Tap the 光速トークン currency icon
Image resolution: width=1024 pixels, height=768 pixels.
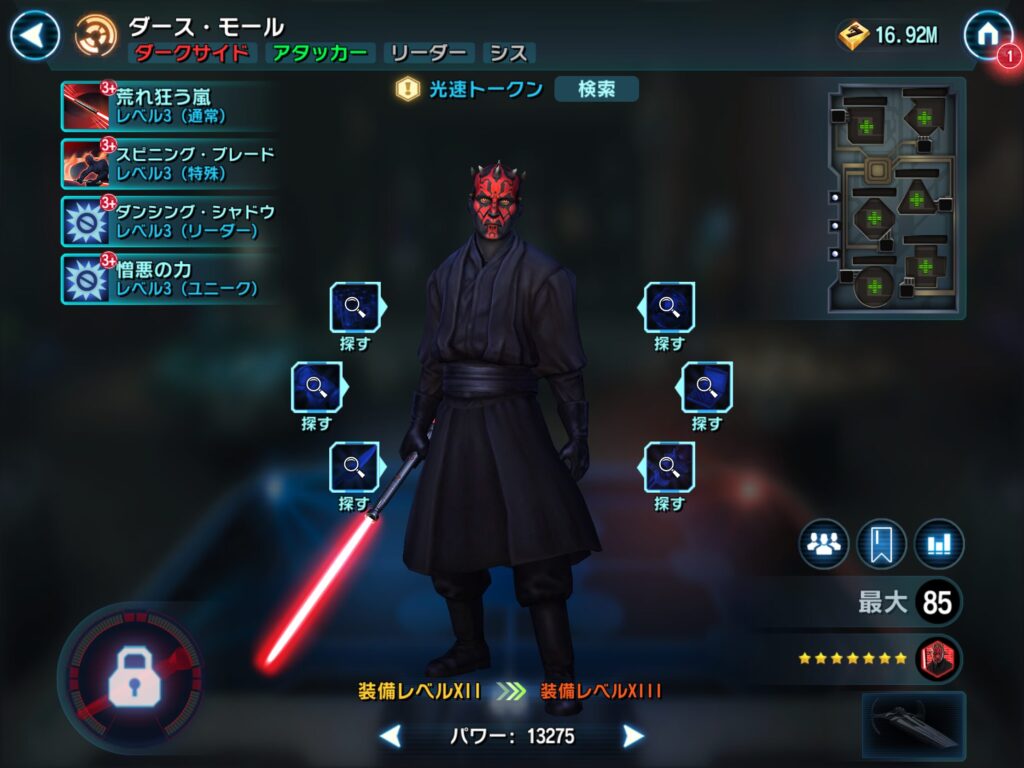(407, 89)
